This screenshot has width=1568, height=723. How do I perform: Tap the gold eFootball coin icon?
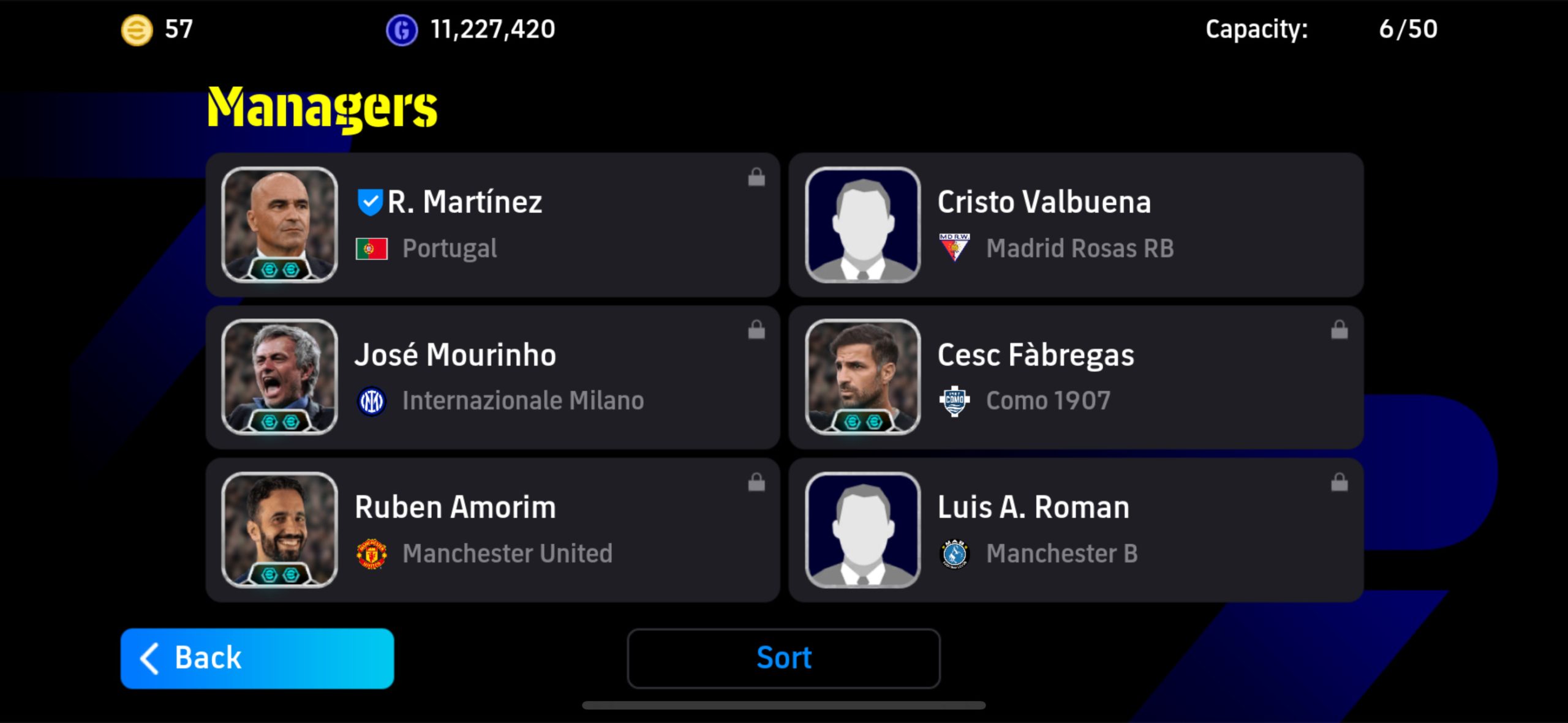pyautogui.click(x=137, y=29)
